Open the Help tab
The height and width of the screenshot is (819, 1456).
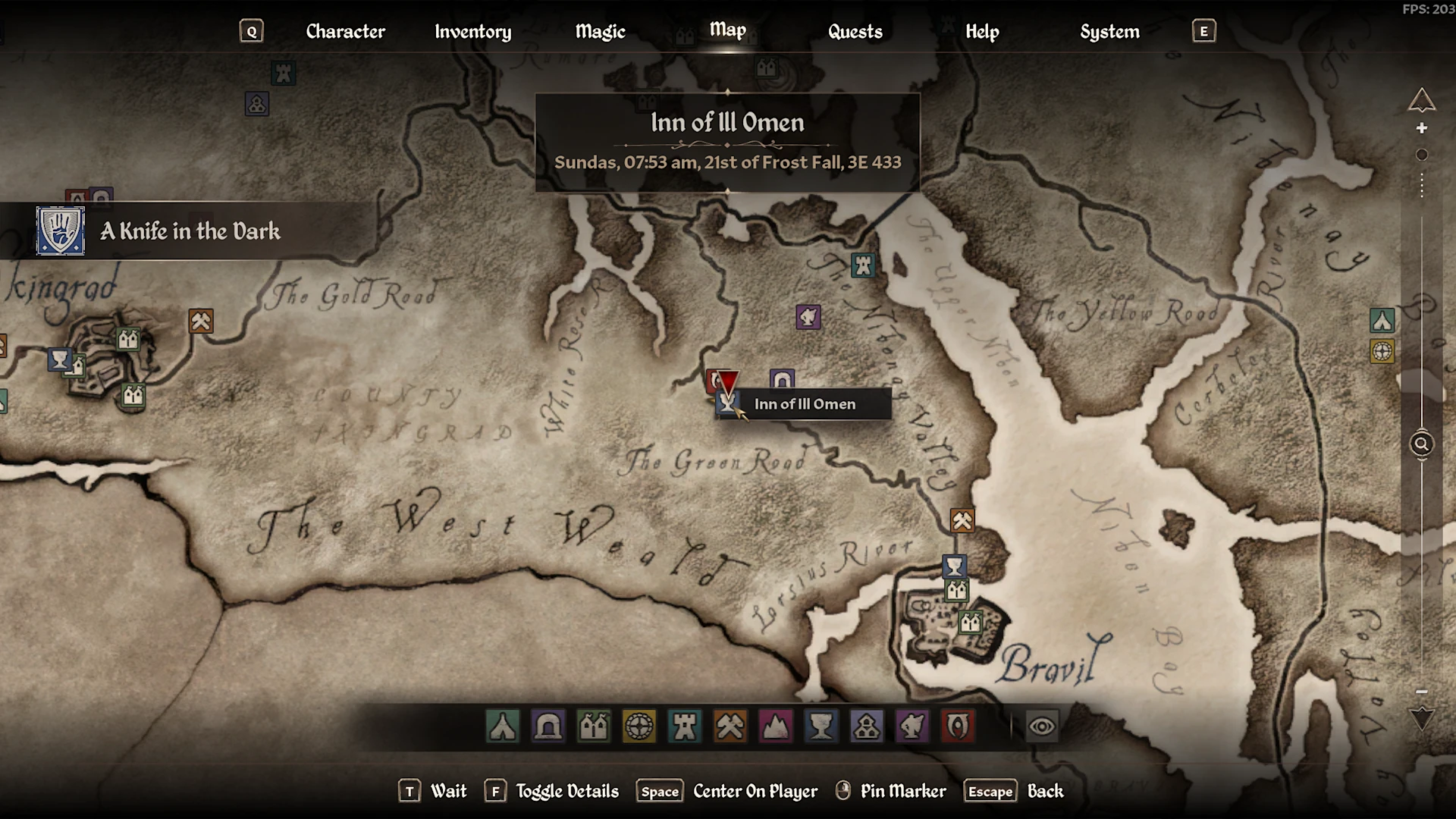click(x=982, y=31)
